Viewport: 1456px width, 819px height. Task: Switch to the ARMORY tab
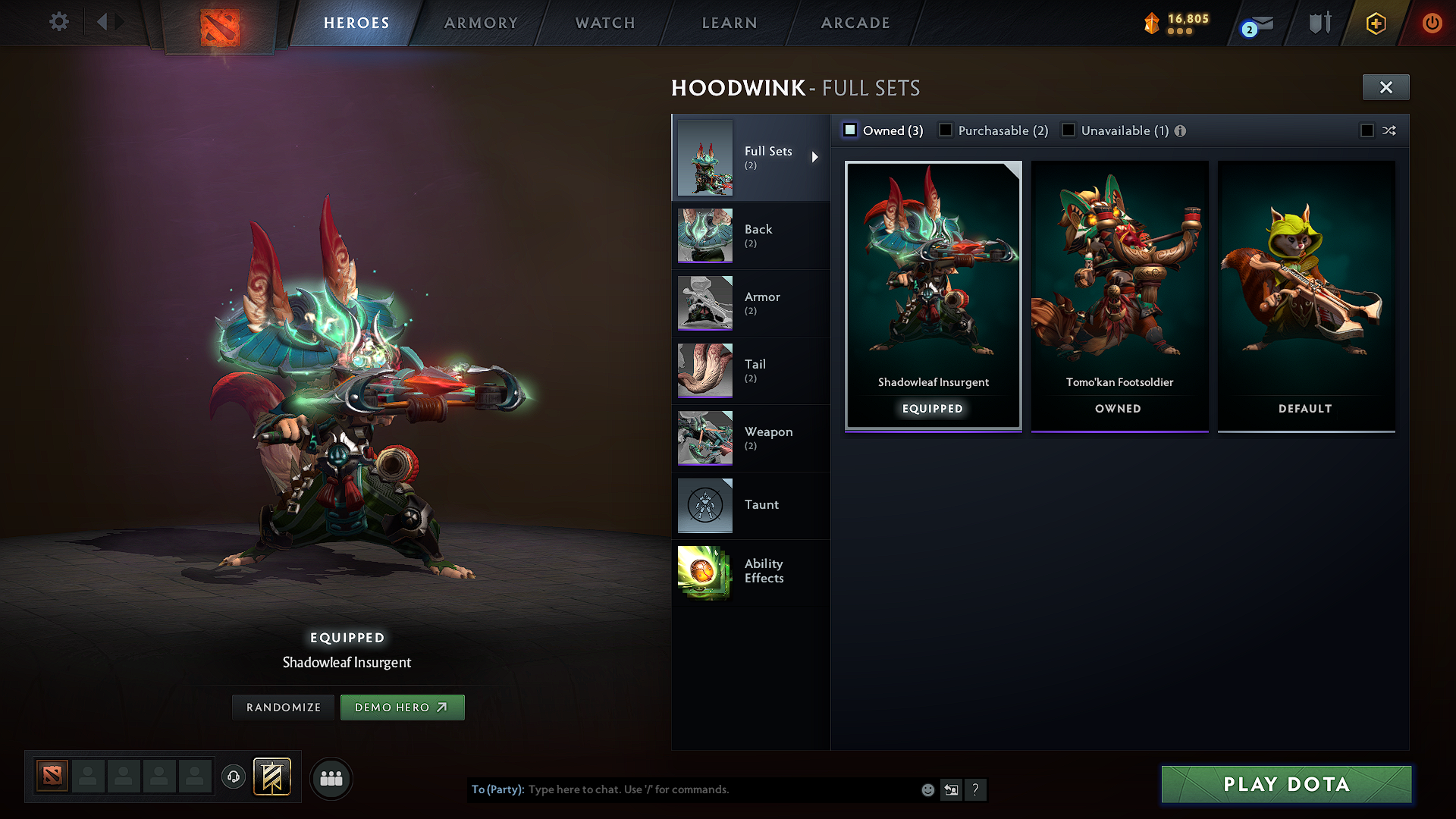coord(481,23)
